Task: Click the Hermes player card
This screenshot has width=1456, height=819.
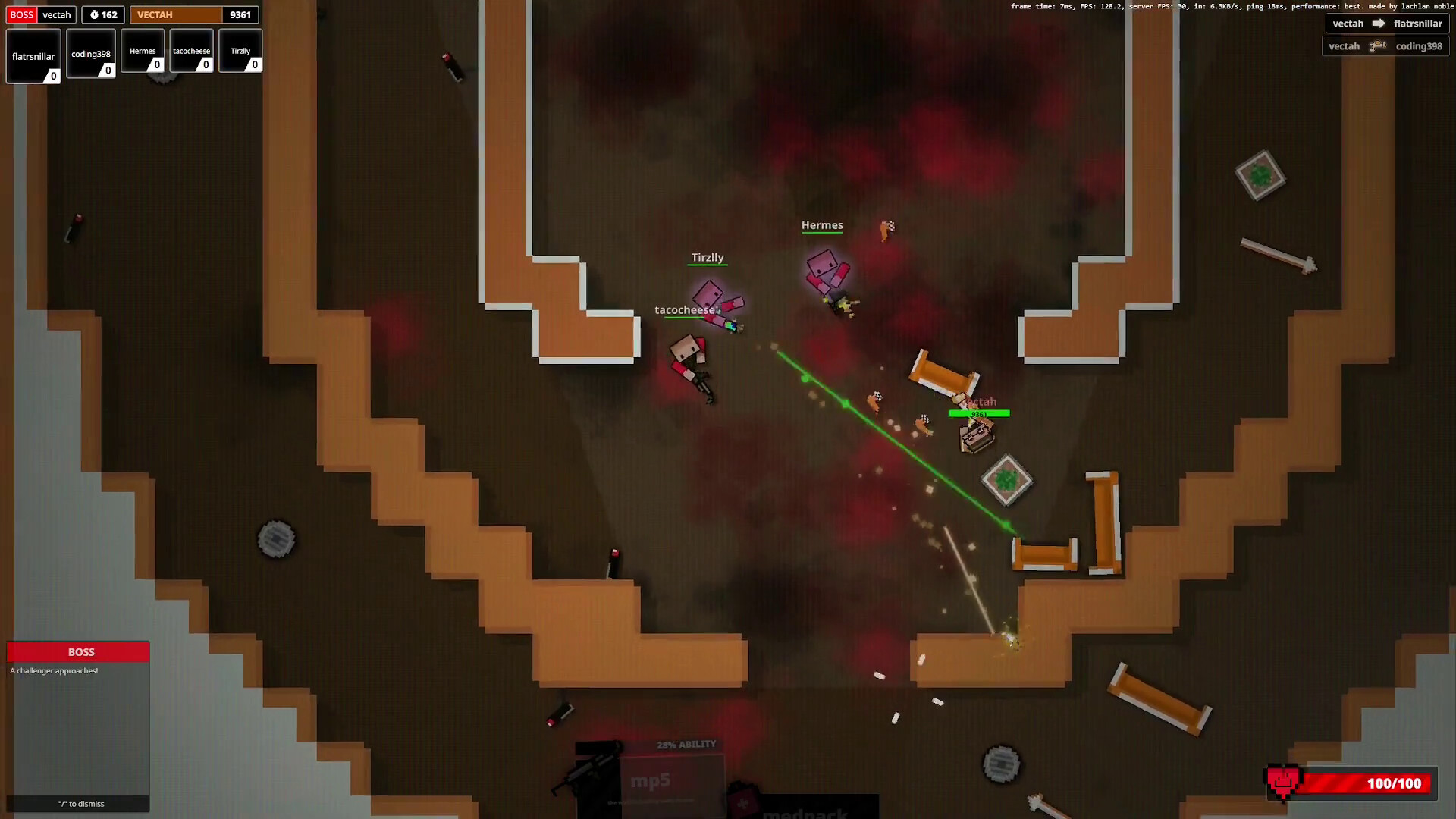Action: click(x=143, y=51)
